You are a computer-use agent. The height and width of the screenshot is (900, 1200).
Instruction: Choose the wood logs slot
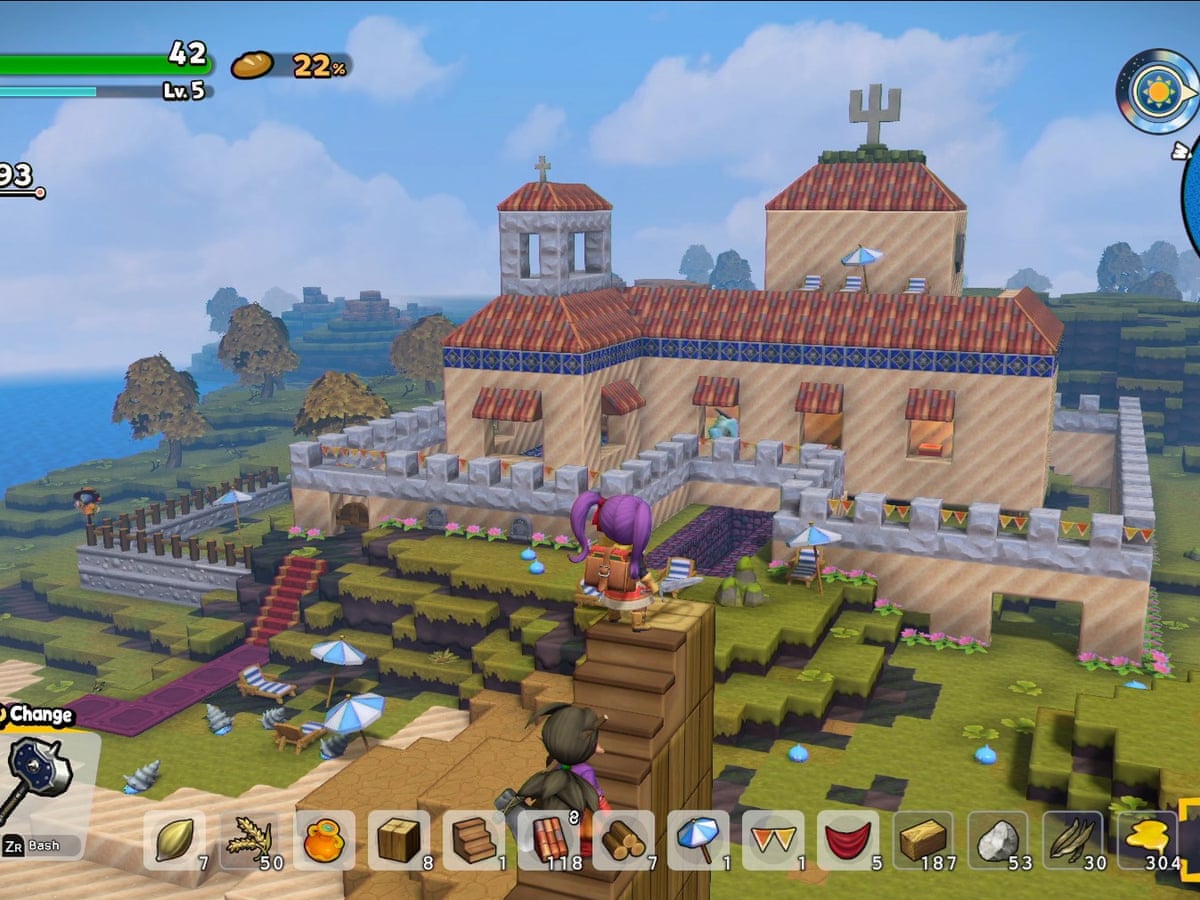tap(624, 840)
